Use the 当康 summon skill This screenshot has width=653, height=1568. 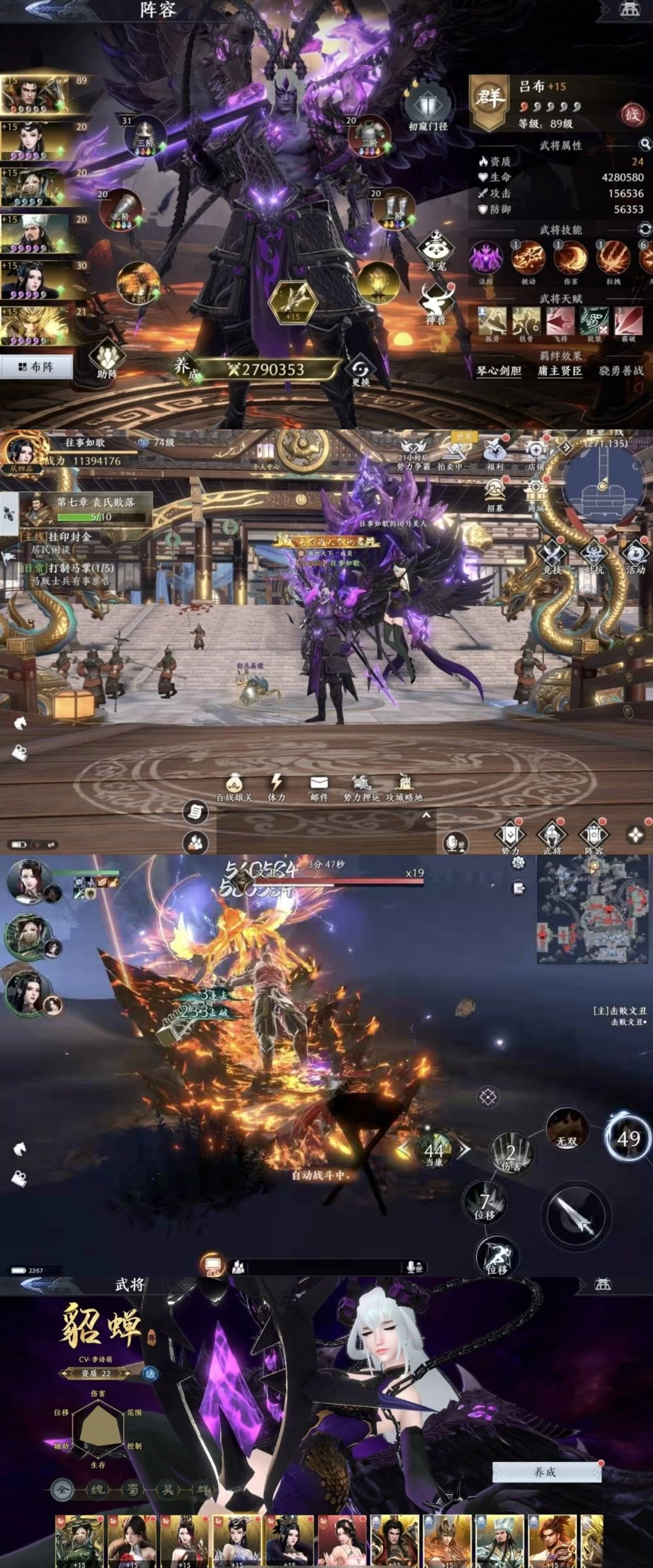coord(433,1150)
